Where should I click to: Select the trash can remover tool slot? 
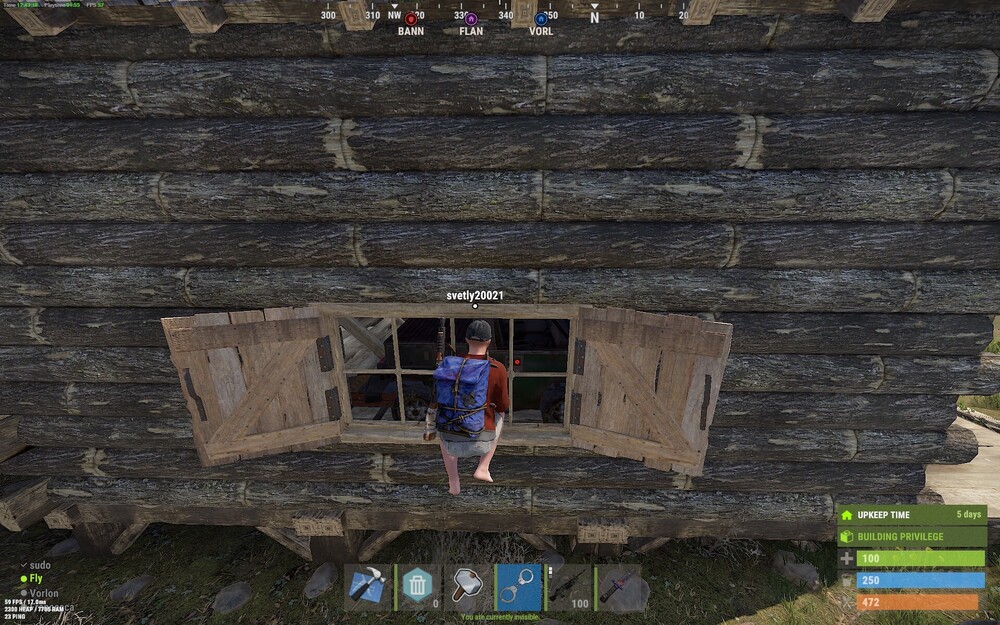point(418,587)
